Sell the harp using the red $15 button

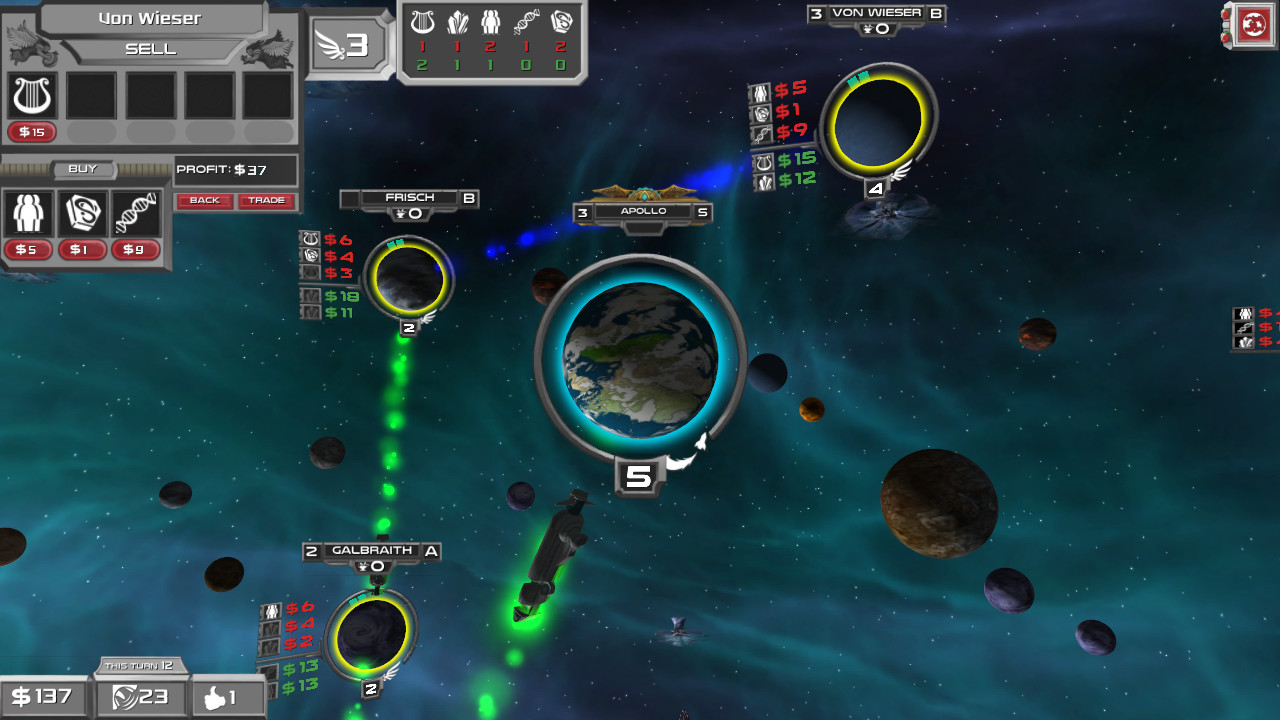tap(32, 132)
